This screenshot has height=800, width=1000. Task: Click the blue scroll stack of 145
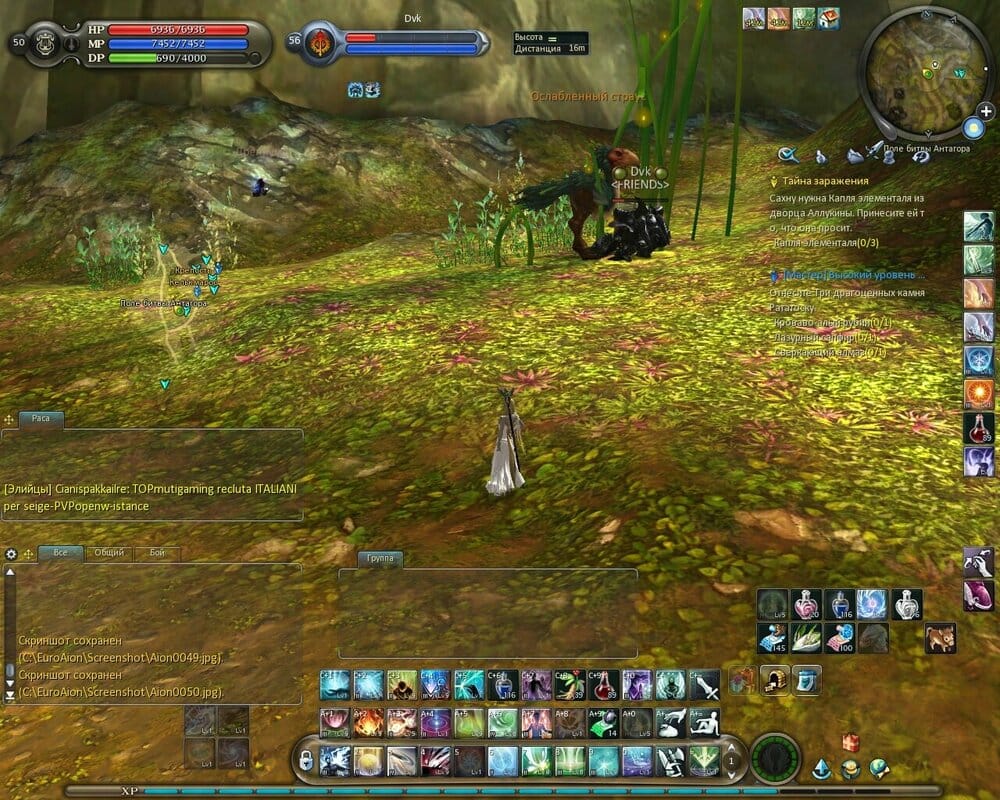772,637
